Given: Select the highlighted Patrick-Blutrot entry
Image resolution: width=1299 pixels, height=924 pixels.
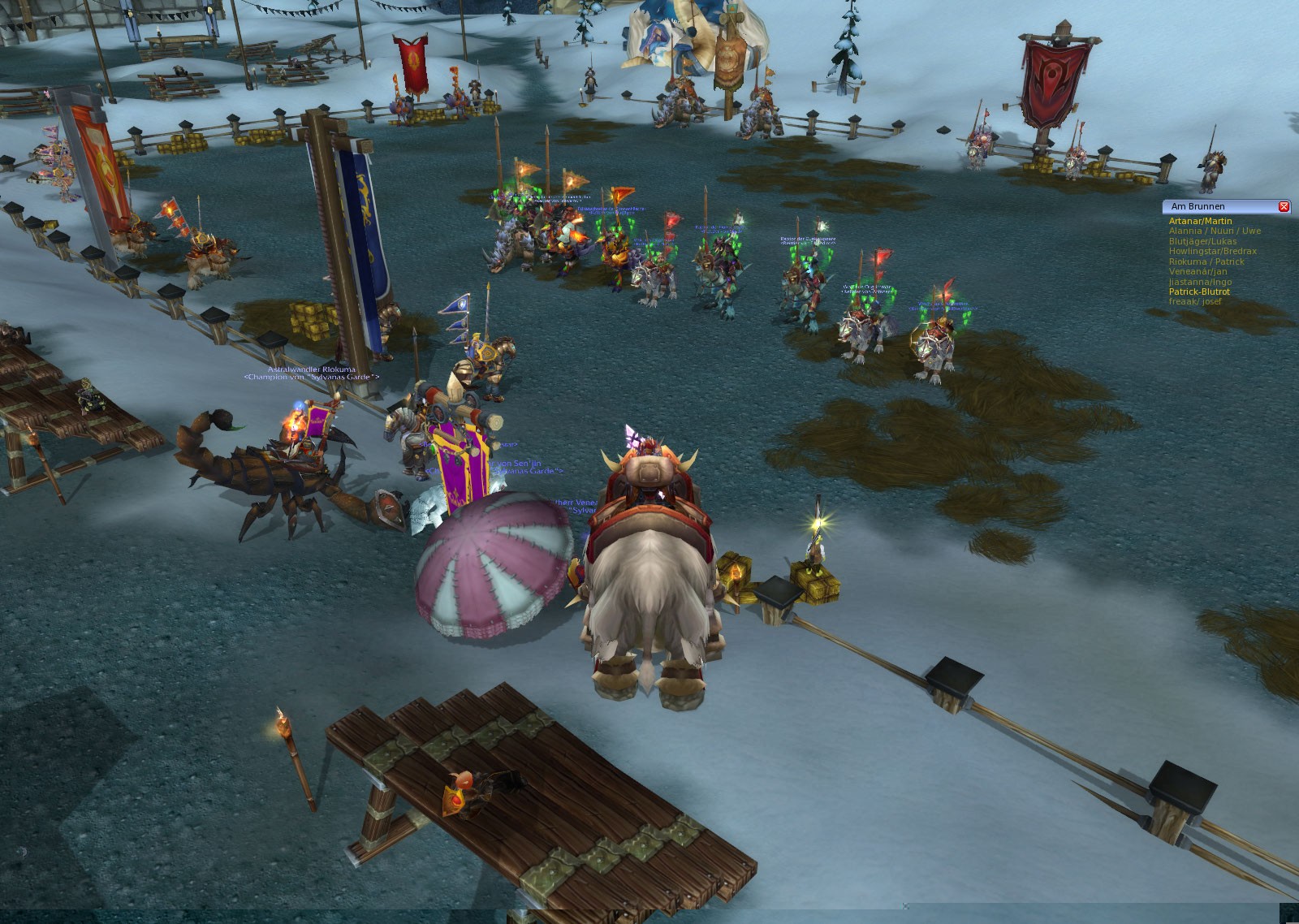Looking at the screenshot, I should [x=1199, y=291].
